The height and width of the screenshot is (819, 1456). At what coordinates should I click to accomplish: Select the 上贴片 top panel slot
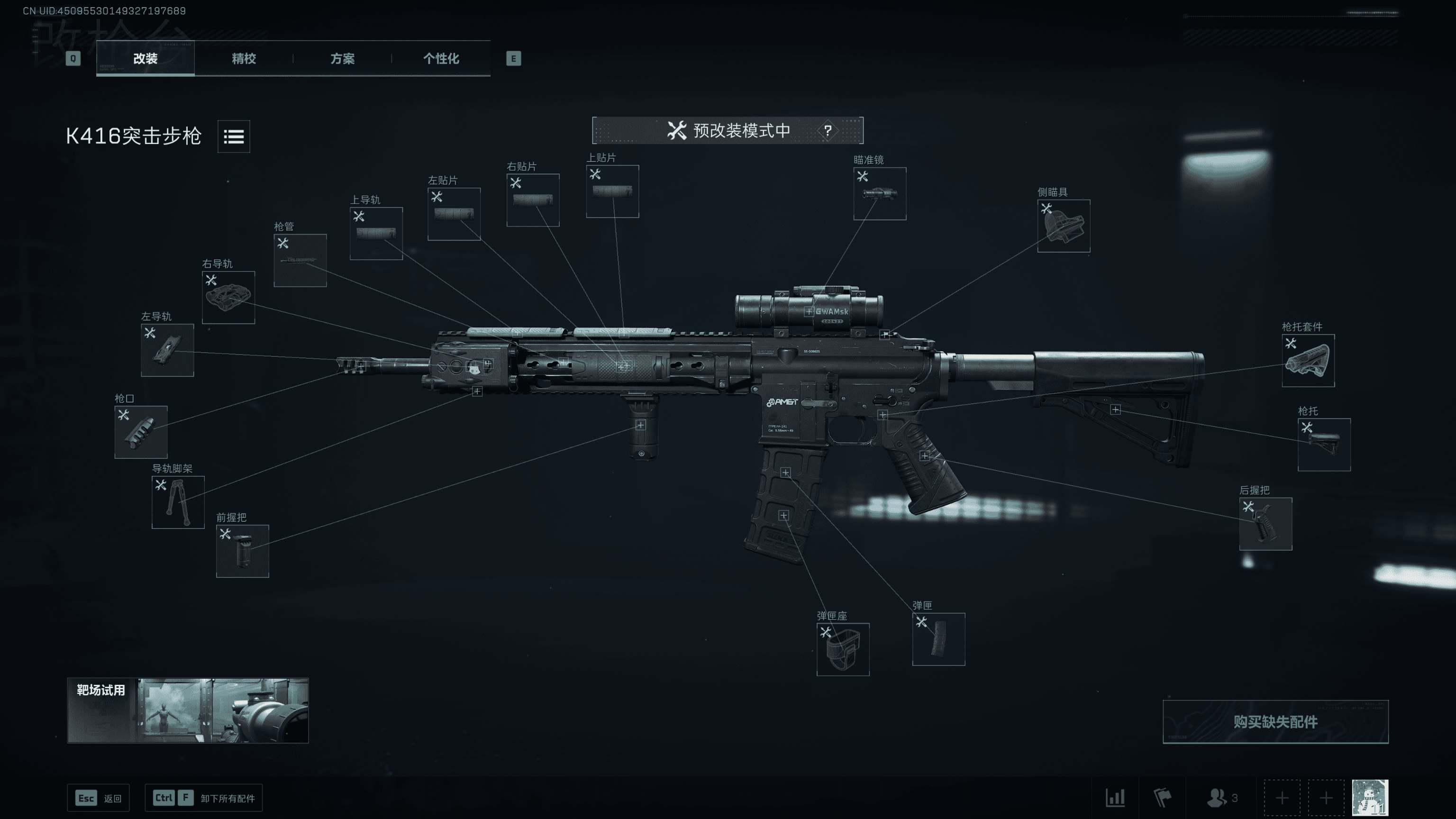(x=612, y=191)
